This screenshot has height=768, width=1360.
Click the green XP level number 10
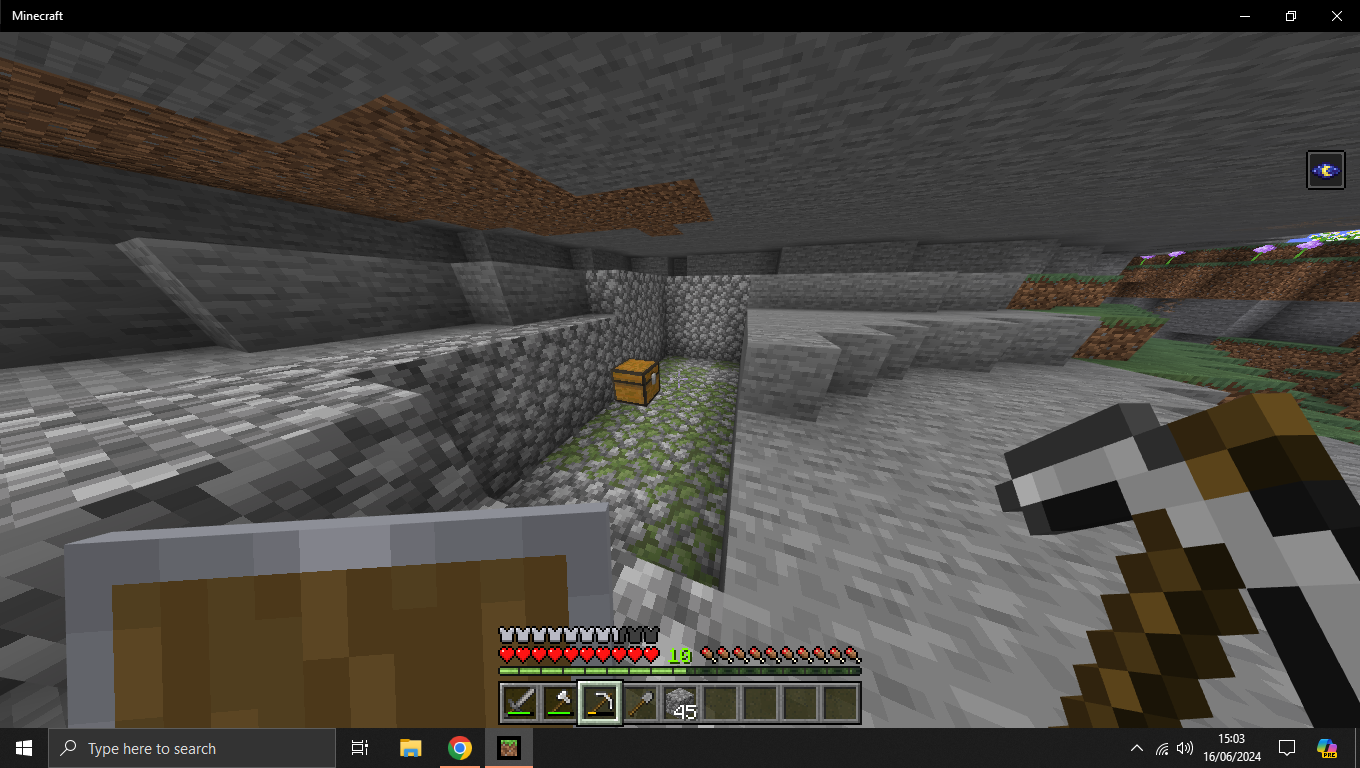click(679, 655)
